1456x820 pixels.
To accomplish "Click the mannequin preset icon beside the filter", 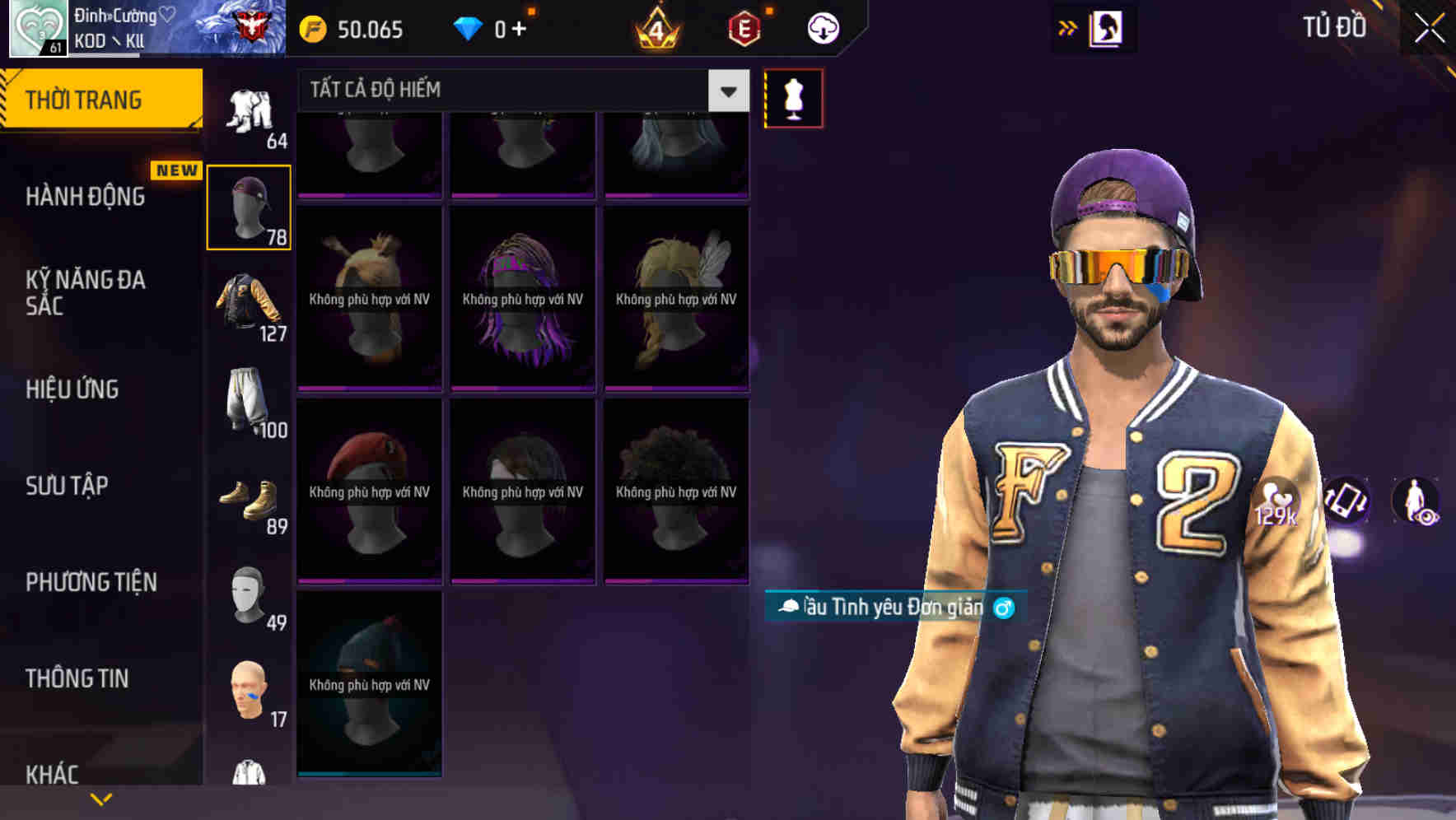I will (x=793, y=97).
